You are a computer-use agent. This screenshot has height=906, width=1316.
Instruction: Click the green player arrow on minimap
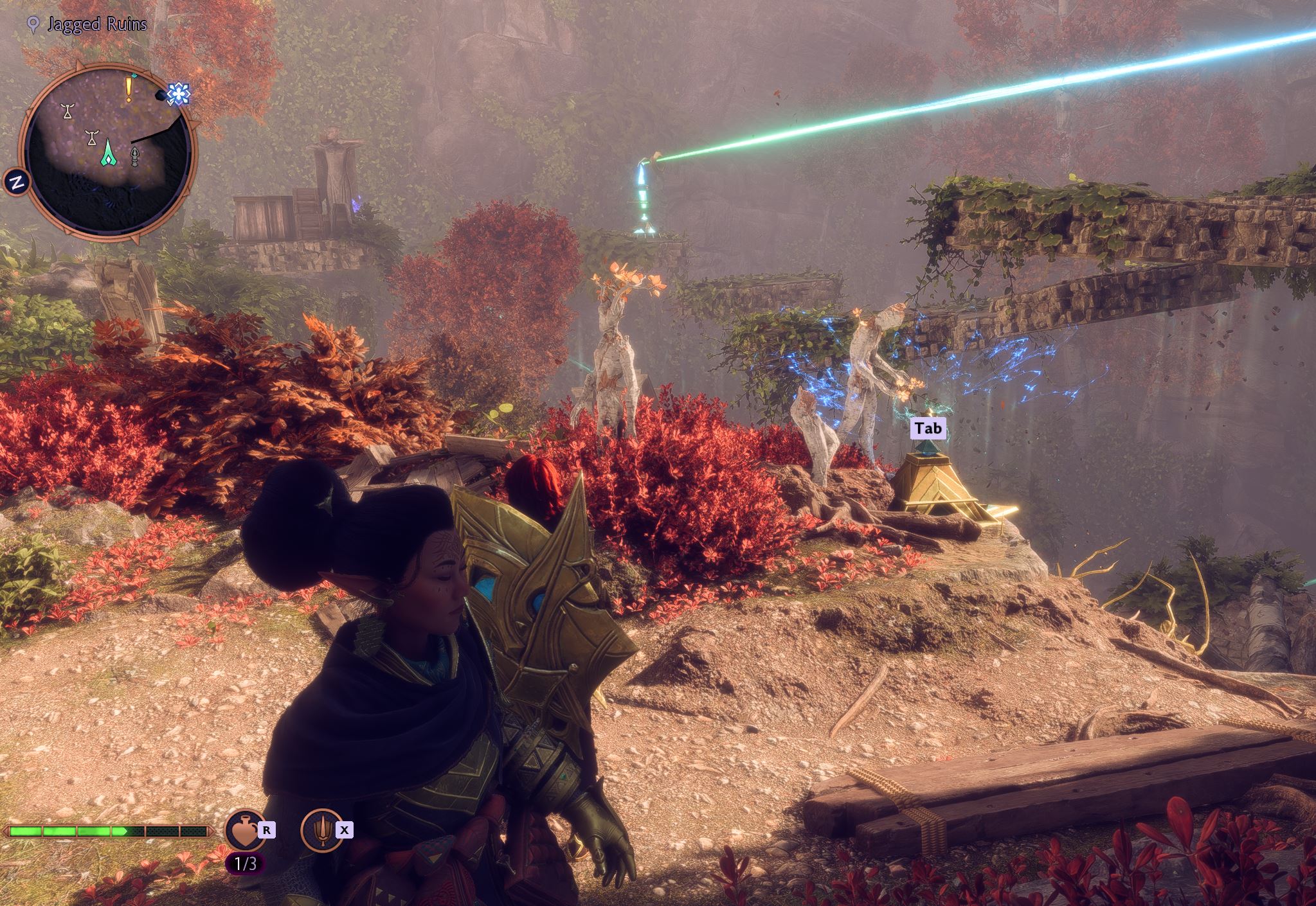pos(109,152)
